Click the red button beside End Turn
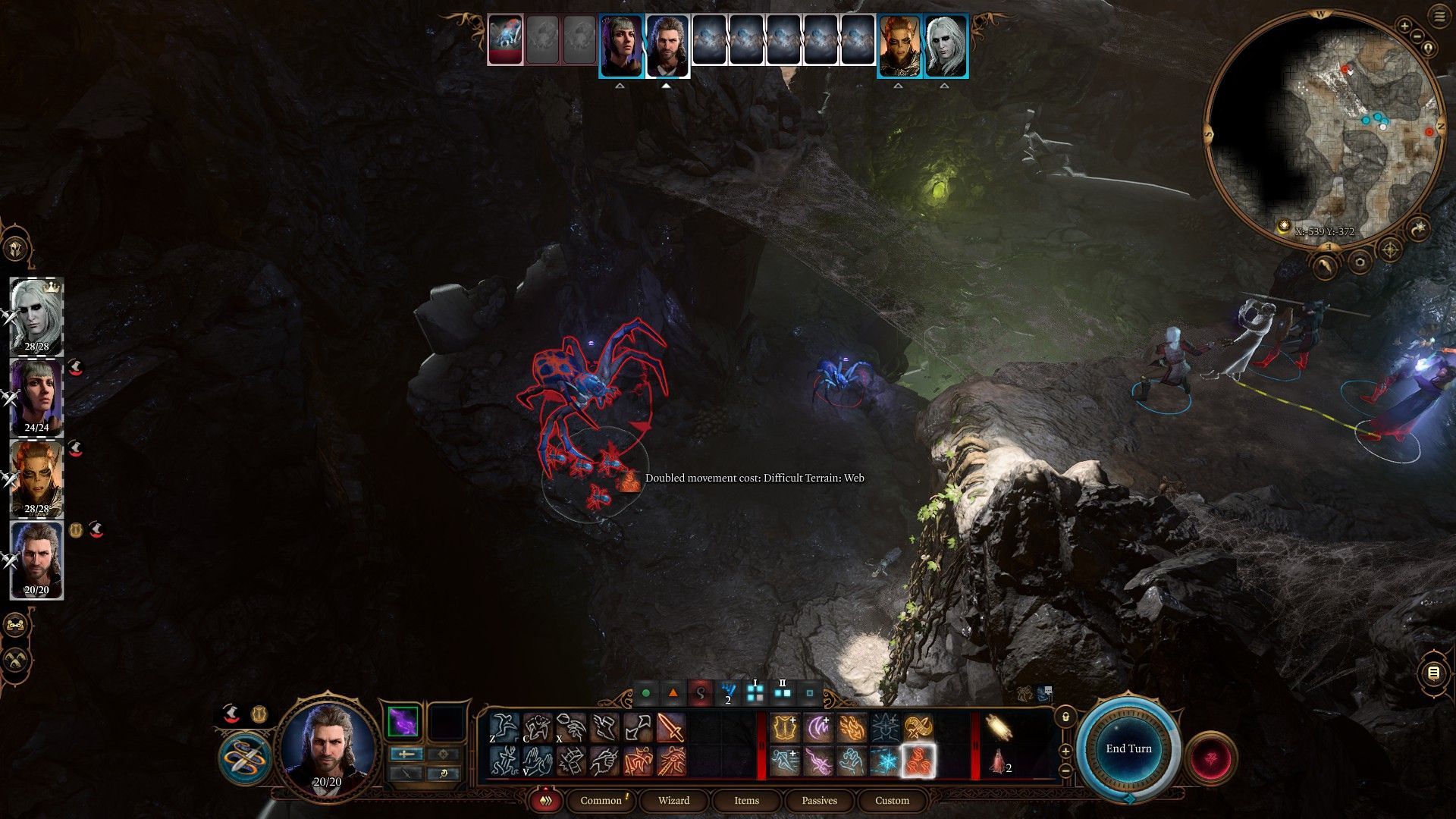 (x=1211, y=757)
